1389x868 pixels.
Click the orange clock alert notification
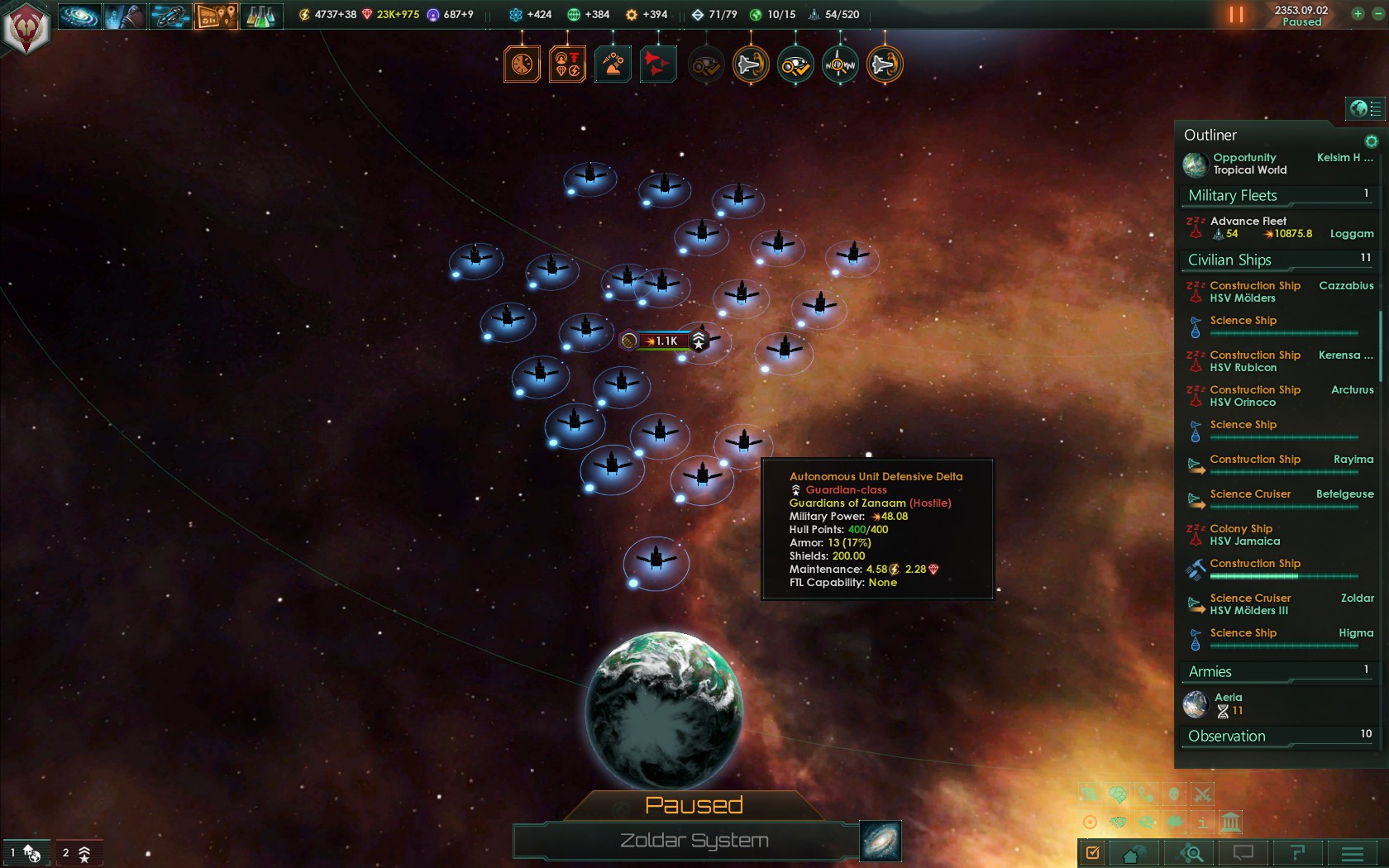coord(523,64)
